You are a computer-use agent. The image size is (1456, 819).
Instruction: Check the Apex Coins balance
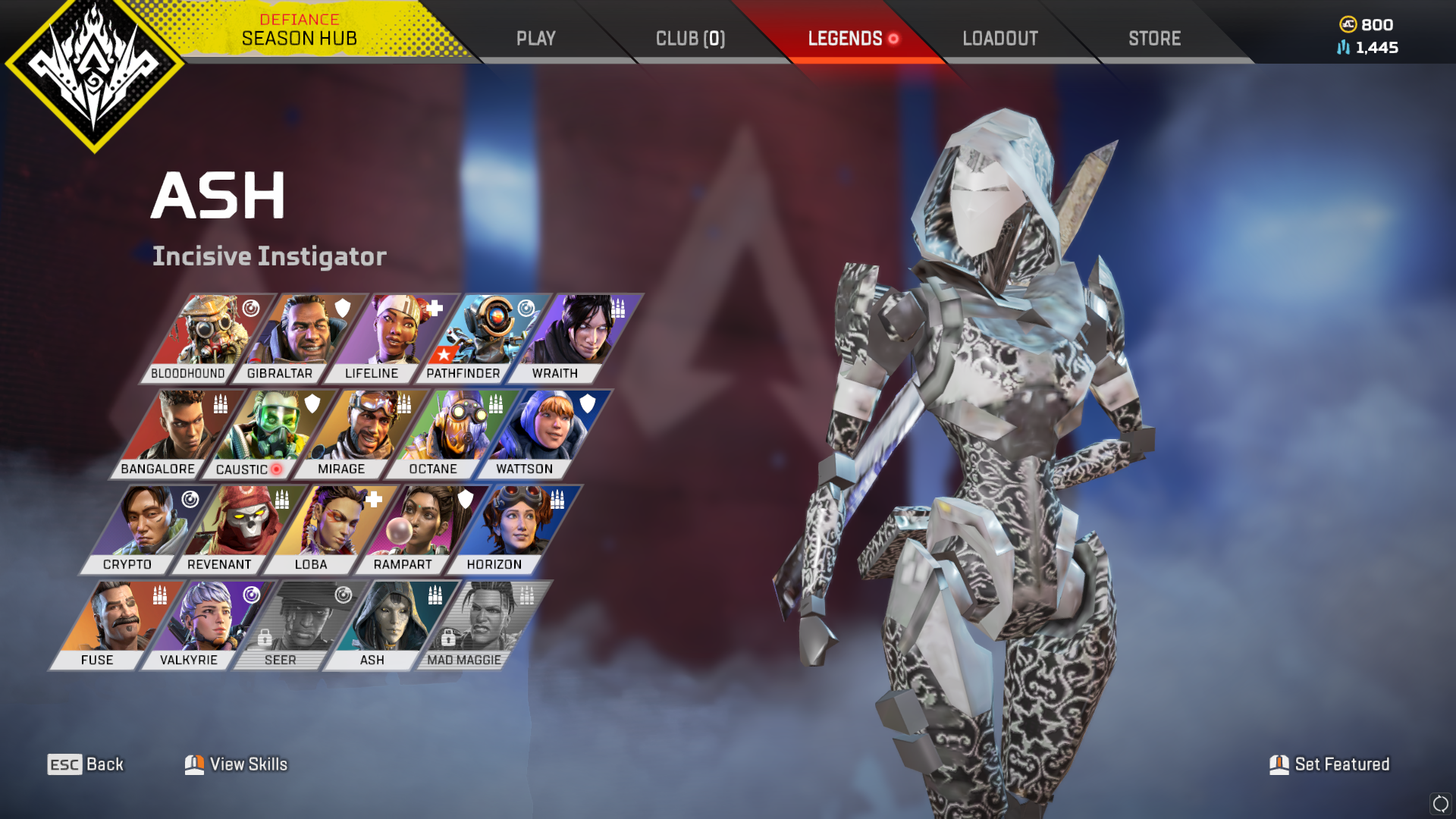(x=1367, y=24)
